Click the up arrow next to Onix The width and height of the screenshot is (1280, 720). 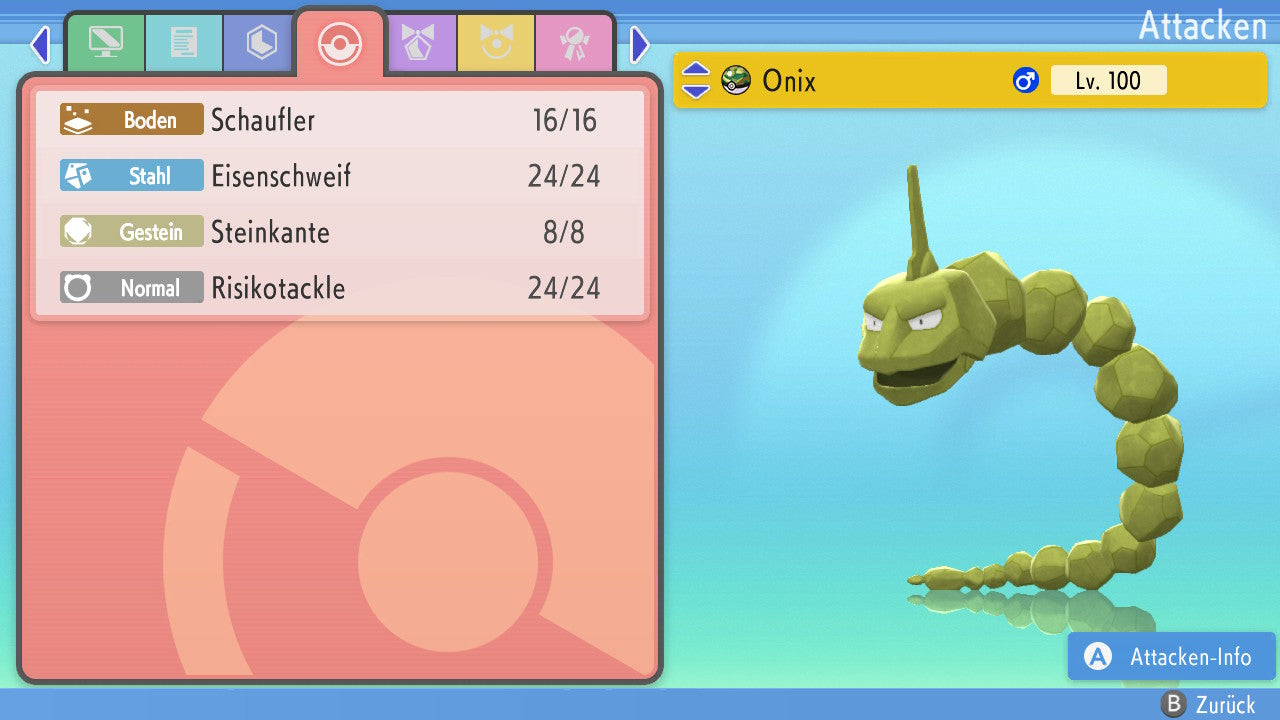pos(695,70)
